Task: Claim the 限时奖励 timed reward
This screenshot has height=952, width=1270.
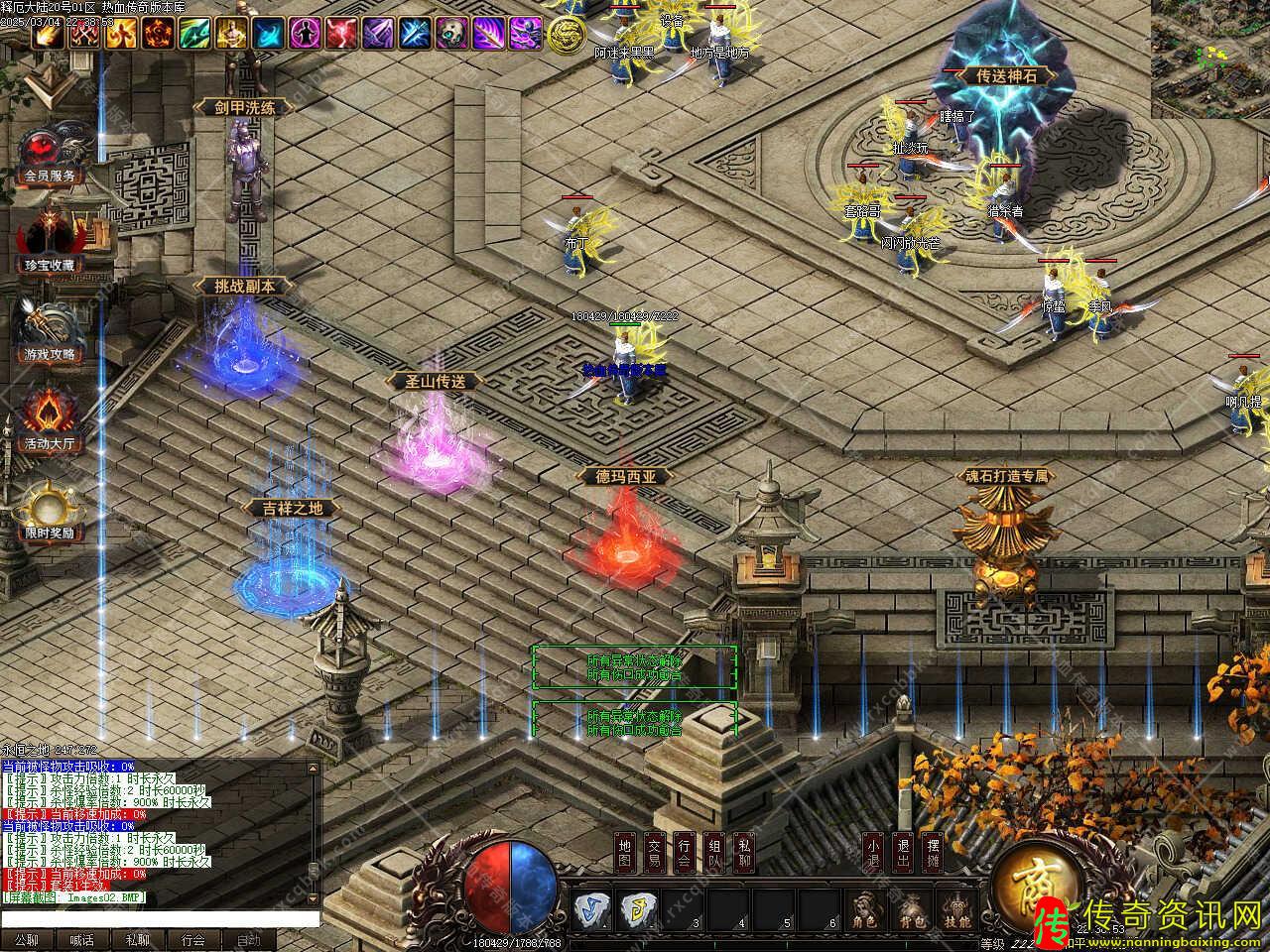Action: [x=50, y=509]
